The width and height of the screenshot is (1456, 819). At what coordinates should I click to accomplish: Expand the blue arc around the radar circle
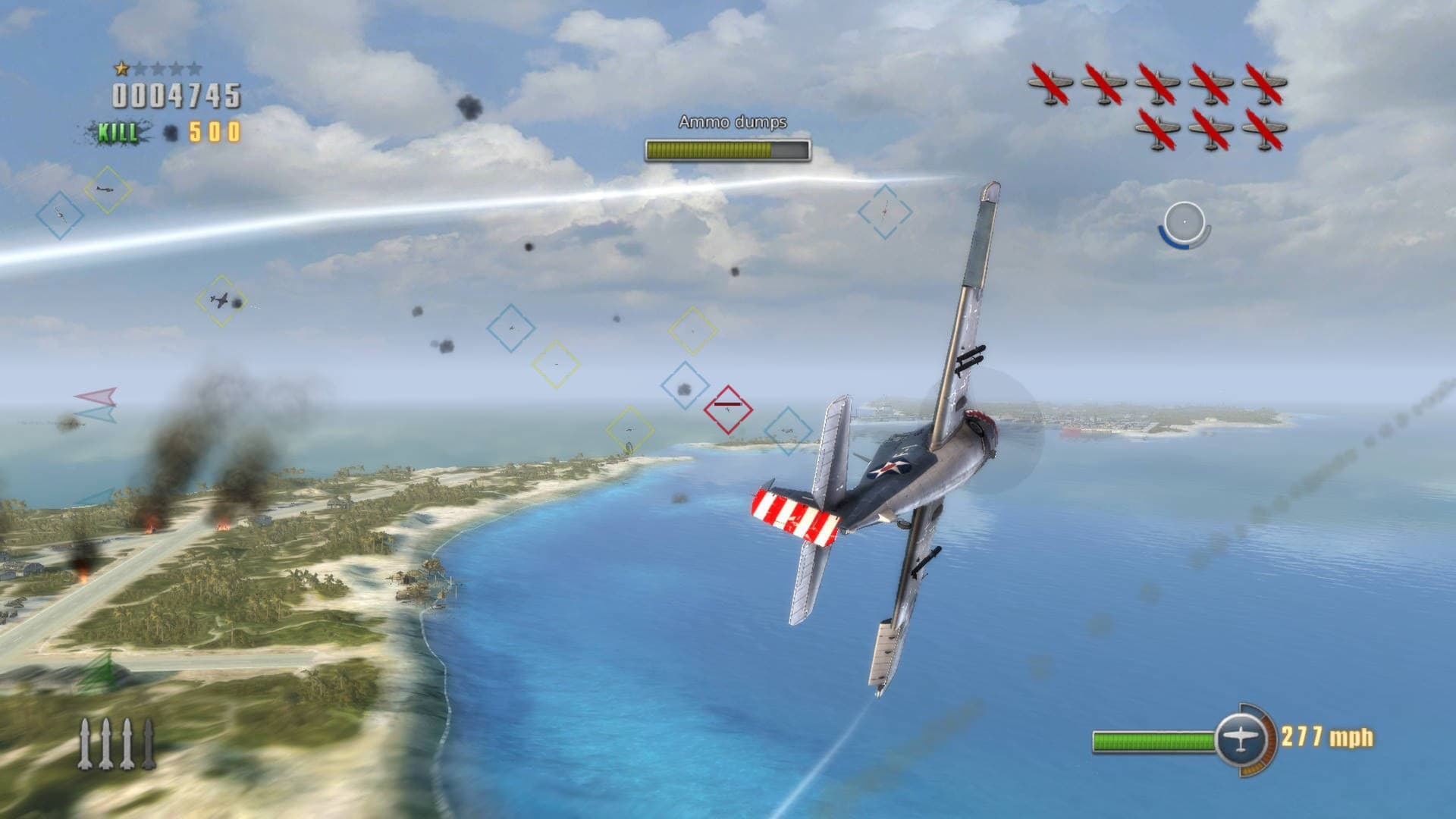tap(1166, 240)
